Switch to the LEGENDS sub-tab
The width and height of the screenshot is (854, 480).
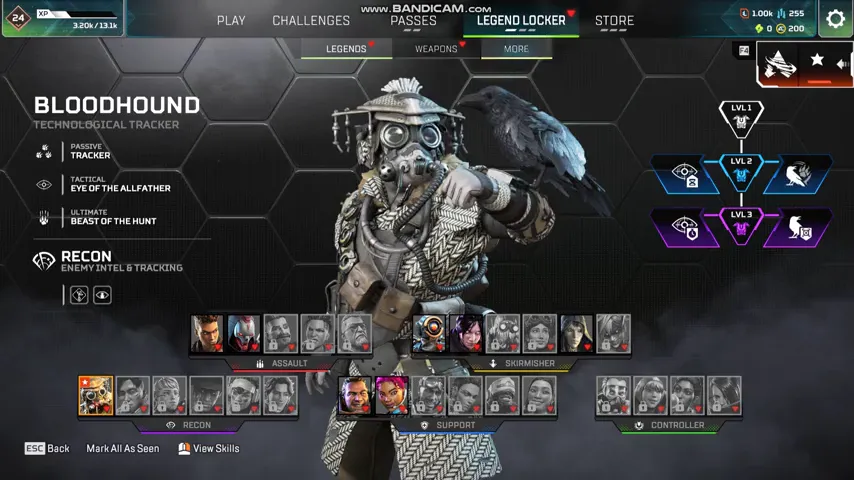(346, 48)
